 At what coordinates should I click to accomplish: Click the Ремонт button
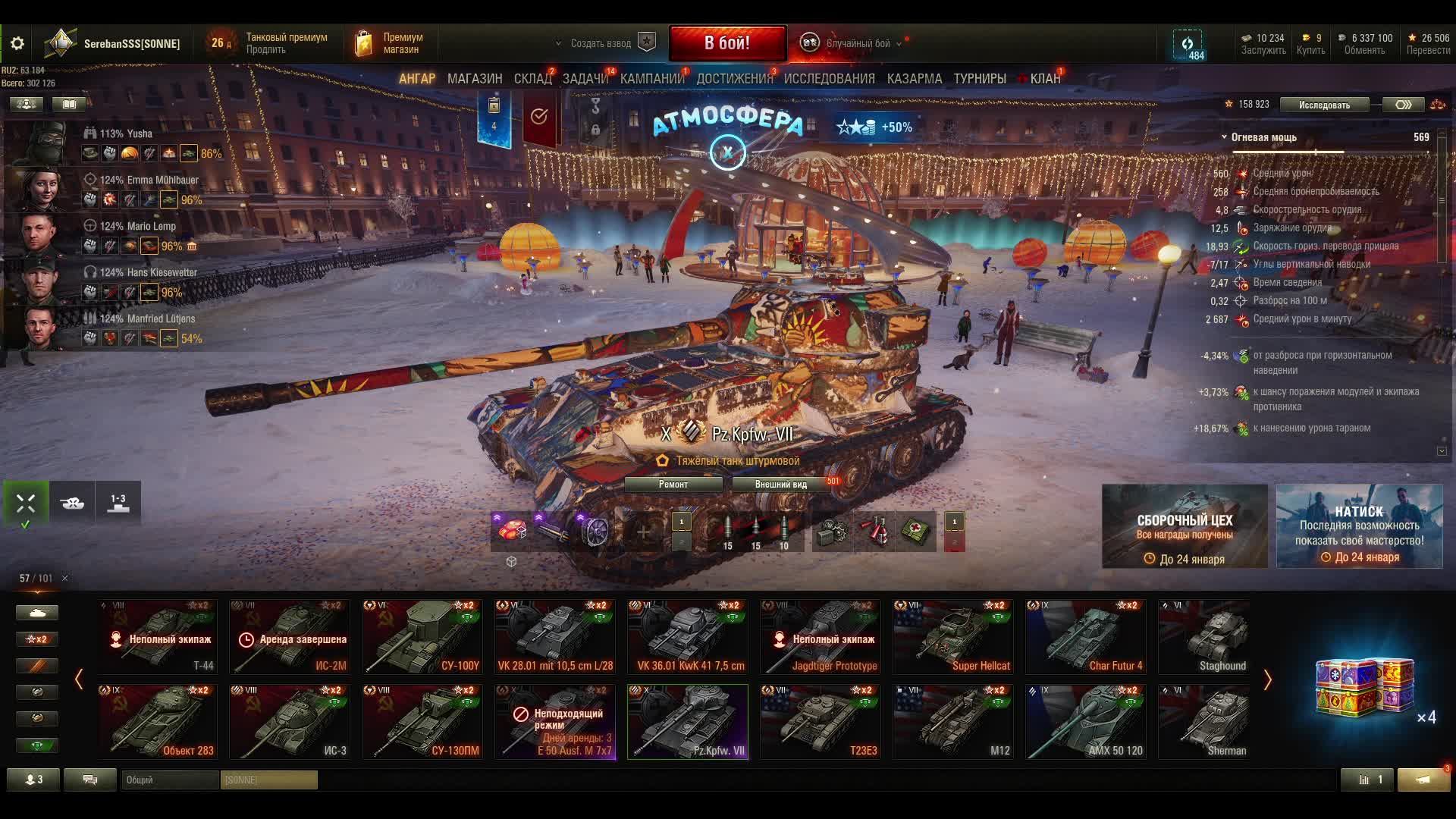coord(673,485)
